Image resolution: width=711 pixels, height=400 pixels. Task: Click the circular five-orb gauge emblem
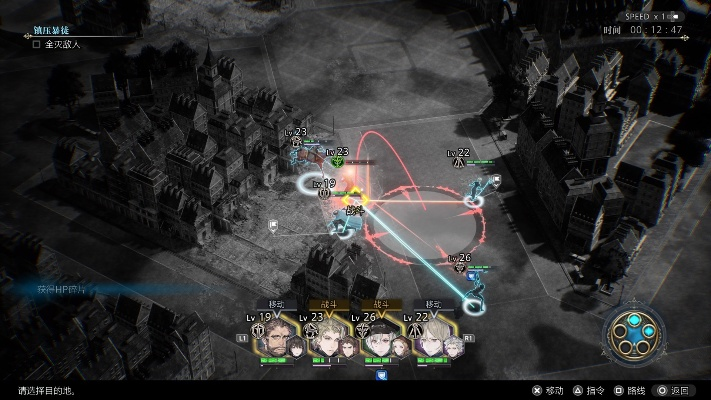pyautogui.click(x=634, y=335)
